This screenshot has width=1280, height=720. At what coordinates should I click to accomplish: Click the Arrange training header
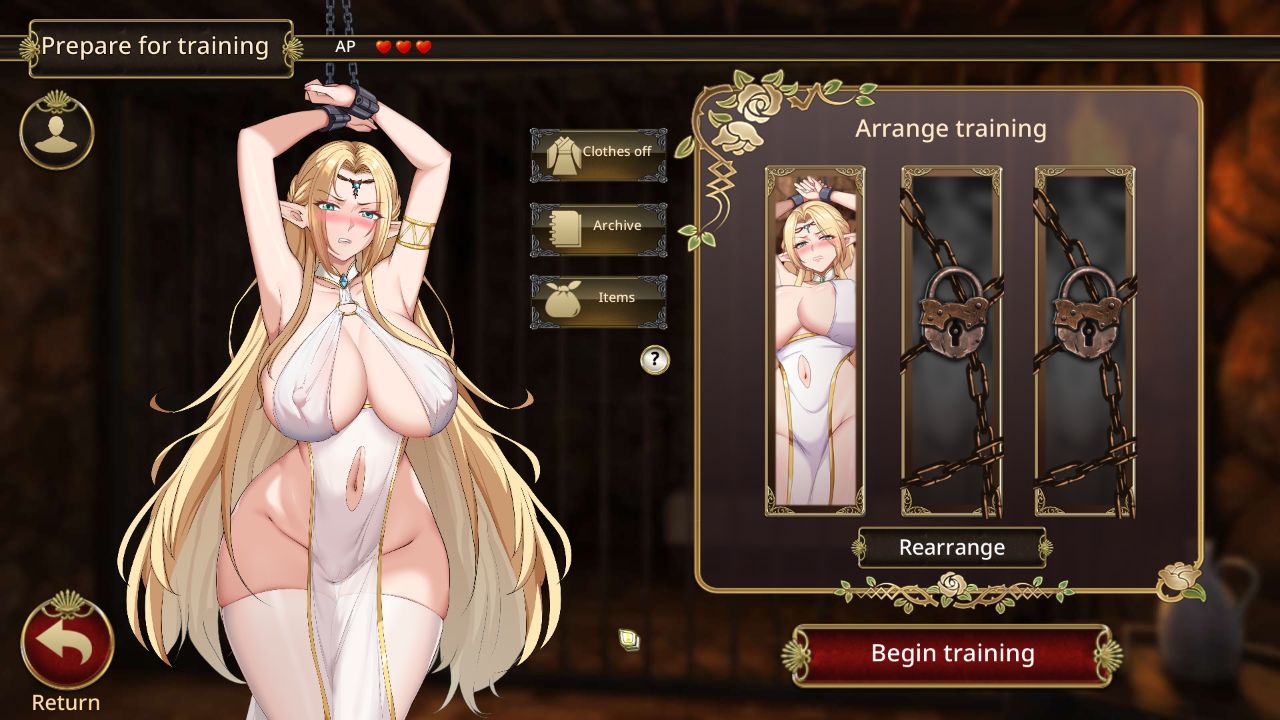tap(950, 128)
